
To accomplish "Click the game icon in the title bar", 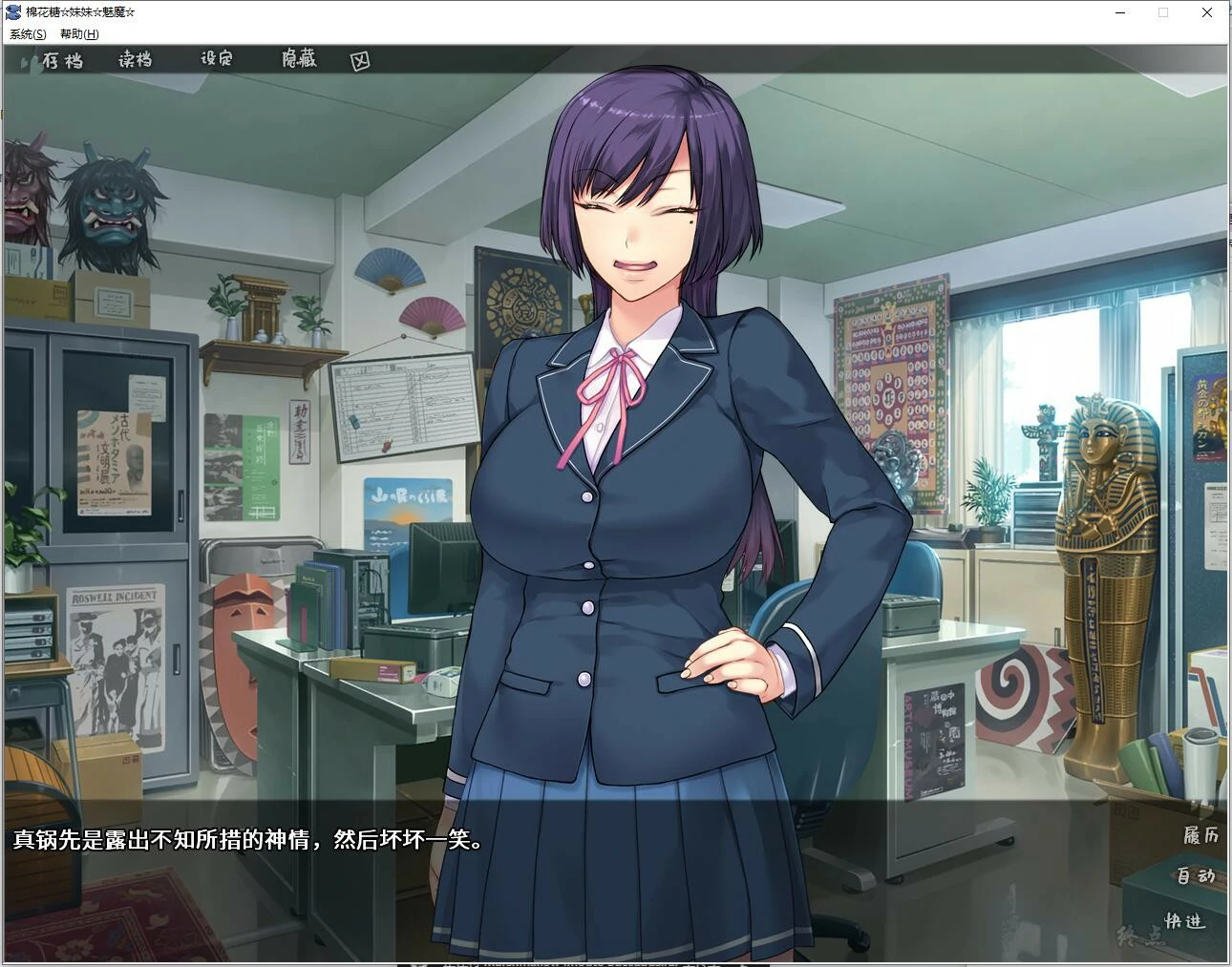I will pyautogui.click(x=12, y=11).
